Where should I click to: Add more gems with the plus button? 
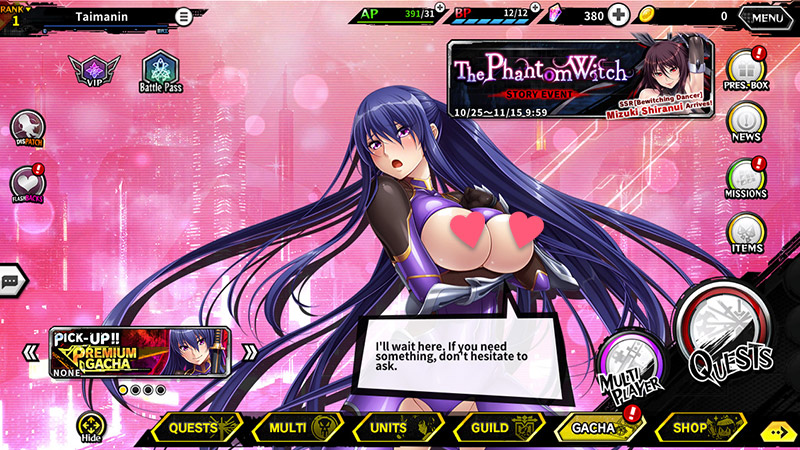tap(619, 16)
